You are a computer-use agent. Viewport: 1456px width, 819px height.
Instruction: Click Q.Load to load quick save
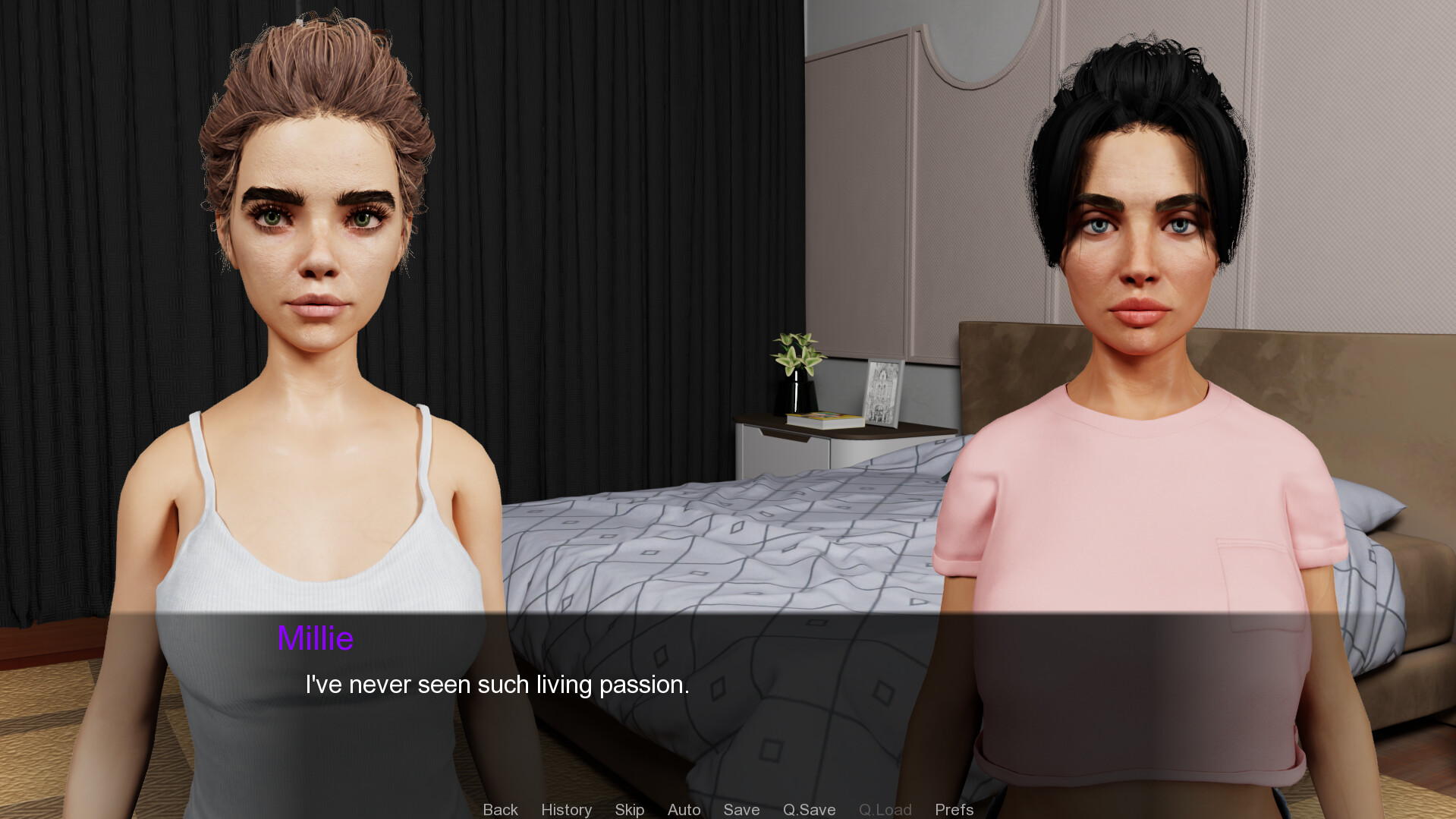885,809
